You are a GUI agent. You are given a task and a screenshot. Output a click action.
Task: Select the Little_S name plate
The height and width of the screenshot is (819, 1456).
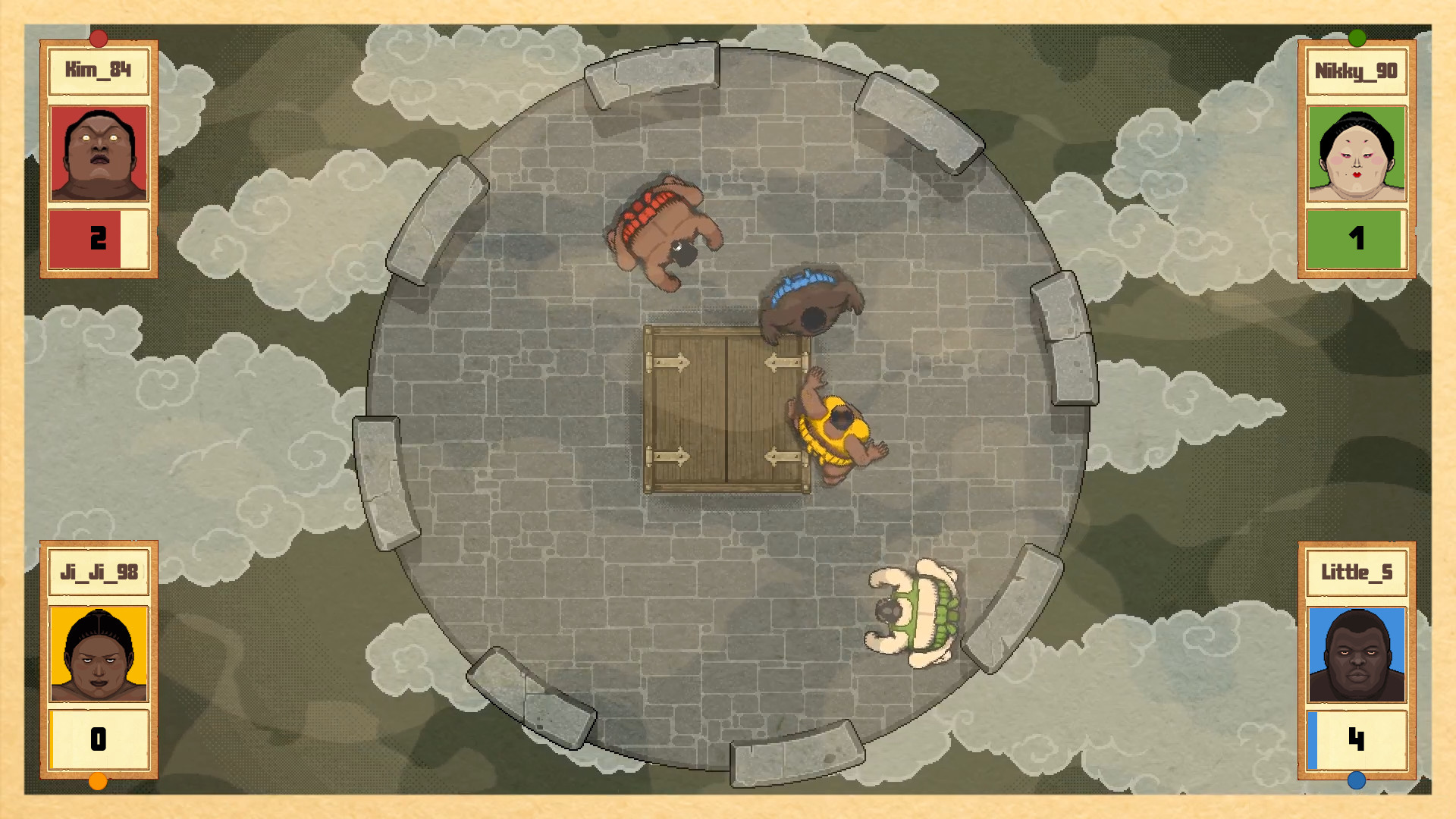(x=1356, y=573)
